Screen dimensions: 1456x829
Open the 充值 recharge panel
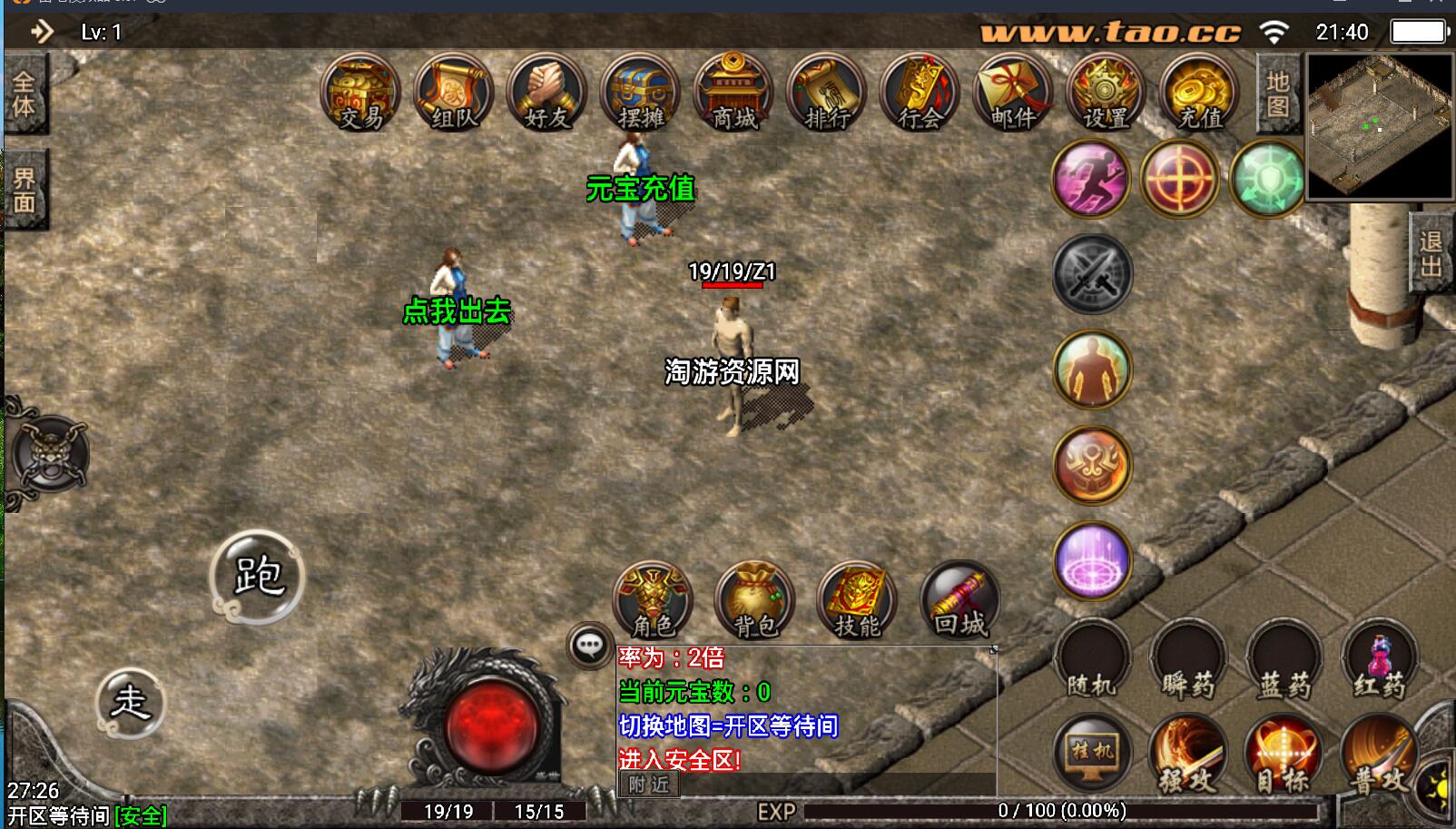[x=1198, y=94]
